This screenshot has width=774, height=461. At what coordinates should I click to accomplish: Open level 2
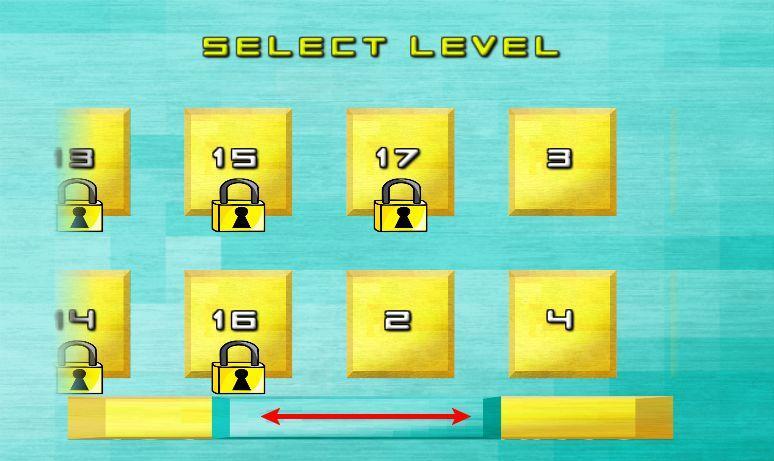(x=399, y=324)
